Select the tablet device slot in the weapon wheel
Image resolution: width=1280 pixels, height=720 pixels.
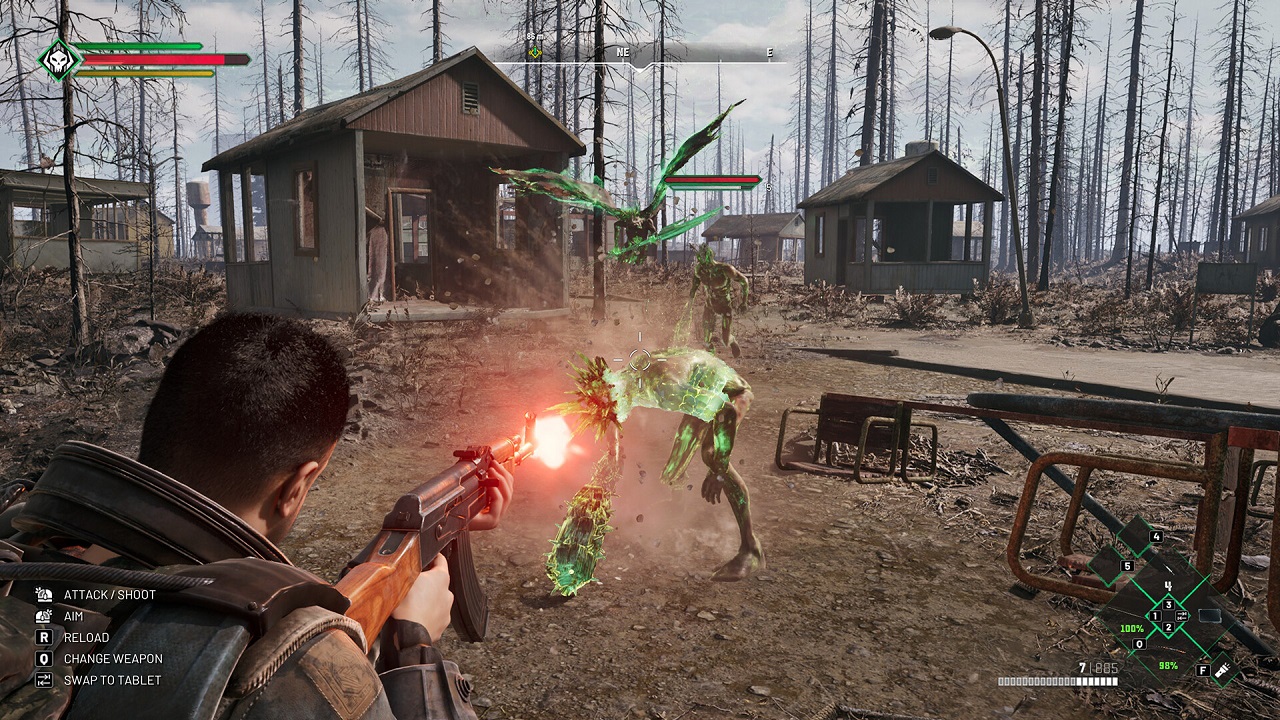pos(1209,616)
